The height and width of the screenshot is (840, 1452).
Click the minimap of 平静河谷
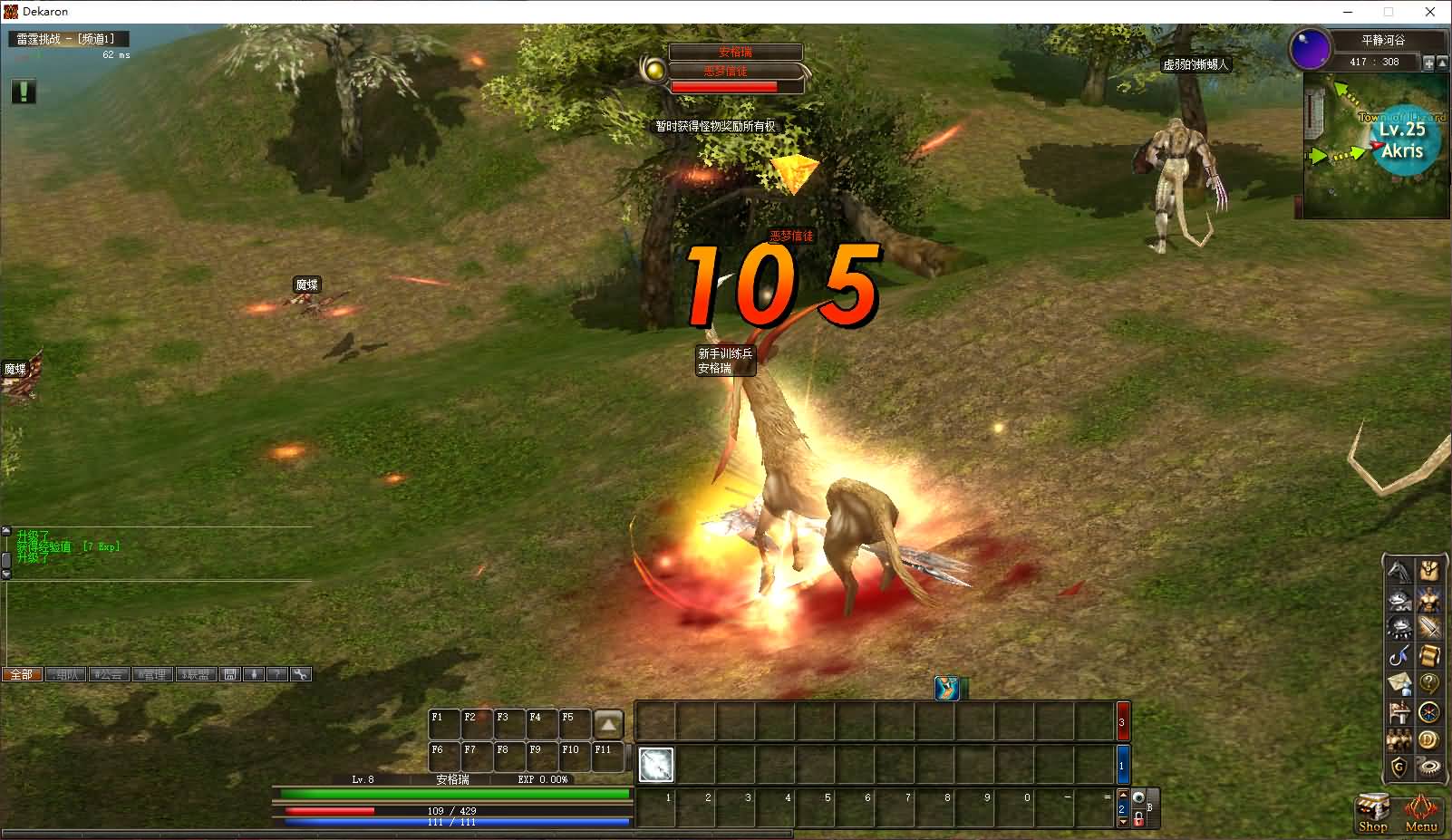point(1375,145)
